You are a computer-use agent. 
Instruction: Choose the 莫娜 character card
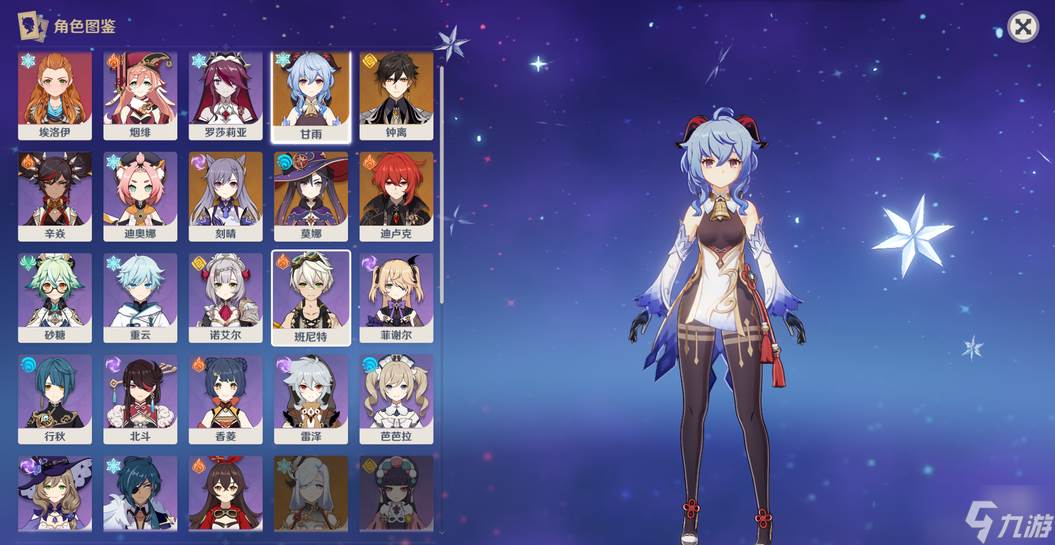[311, 194]
